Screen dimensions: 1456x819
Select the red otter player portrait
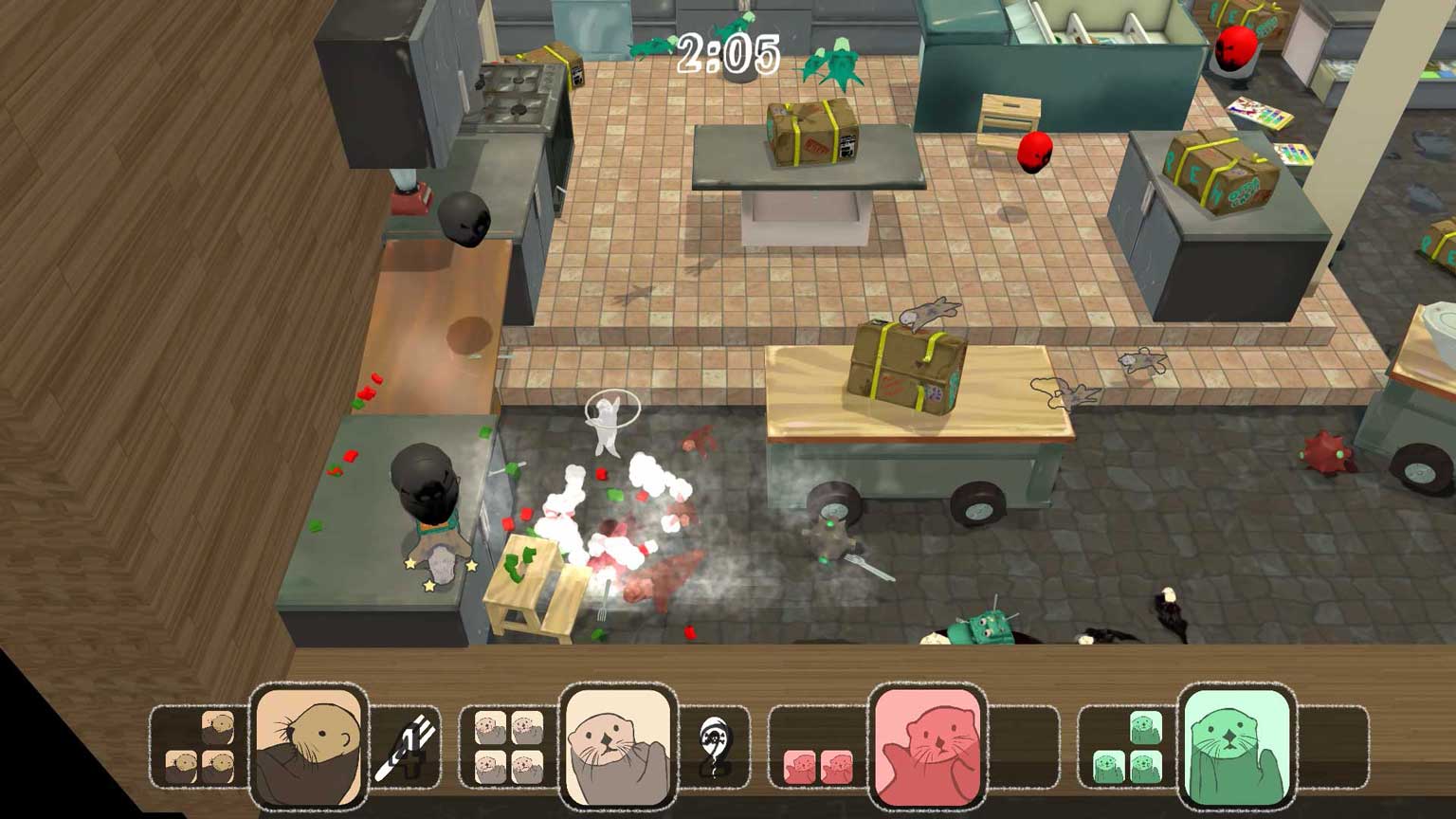927,746
